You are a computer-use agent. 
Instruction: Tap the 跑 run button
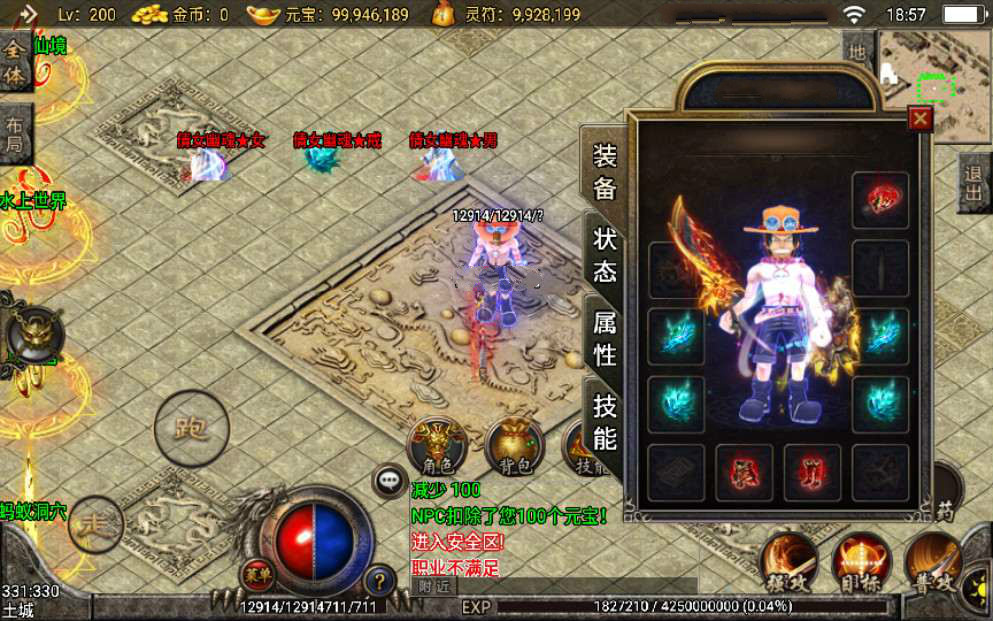[x=191, y=428]
